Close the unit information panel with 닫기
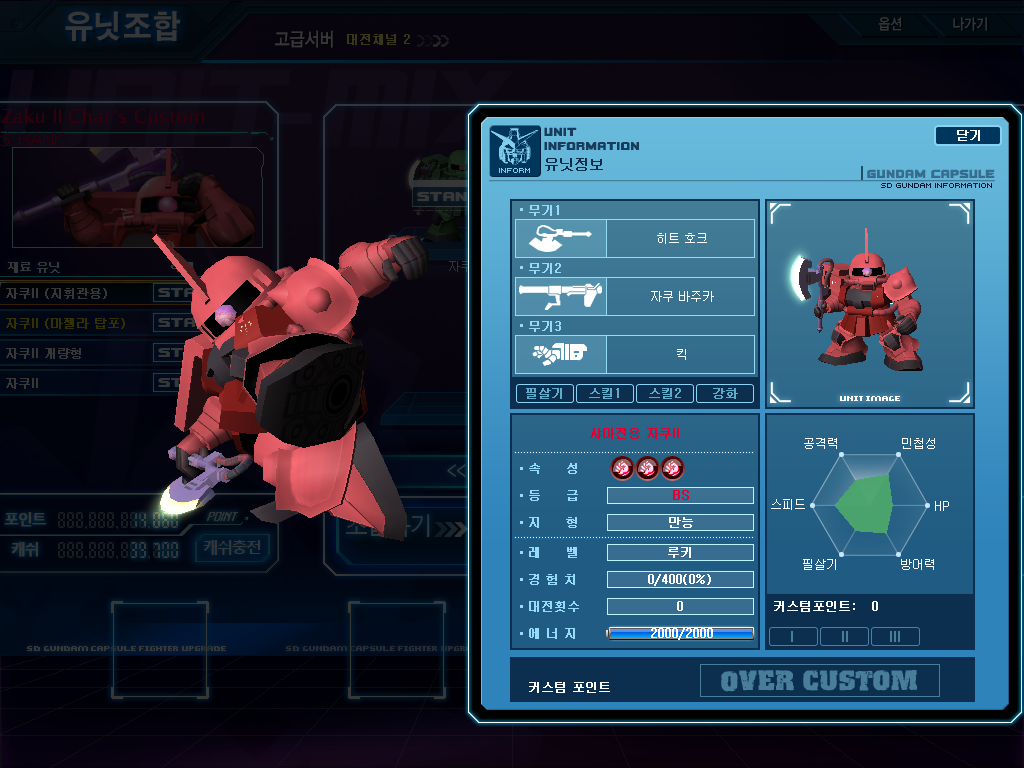This screenshot has width=1024, height=768. click(967, 136)
